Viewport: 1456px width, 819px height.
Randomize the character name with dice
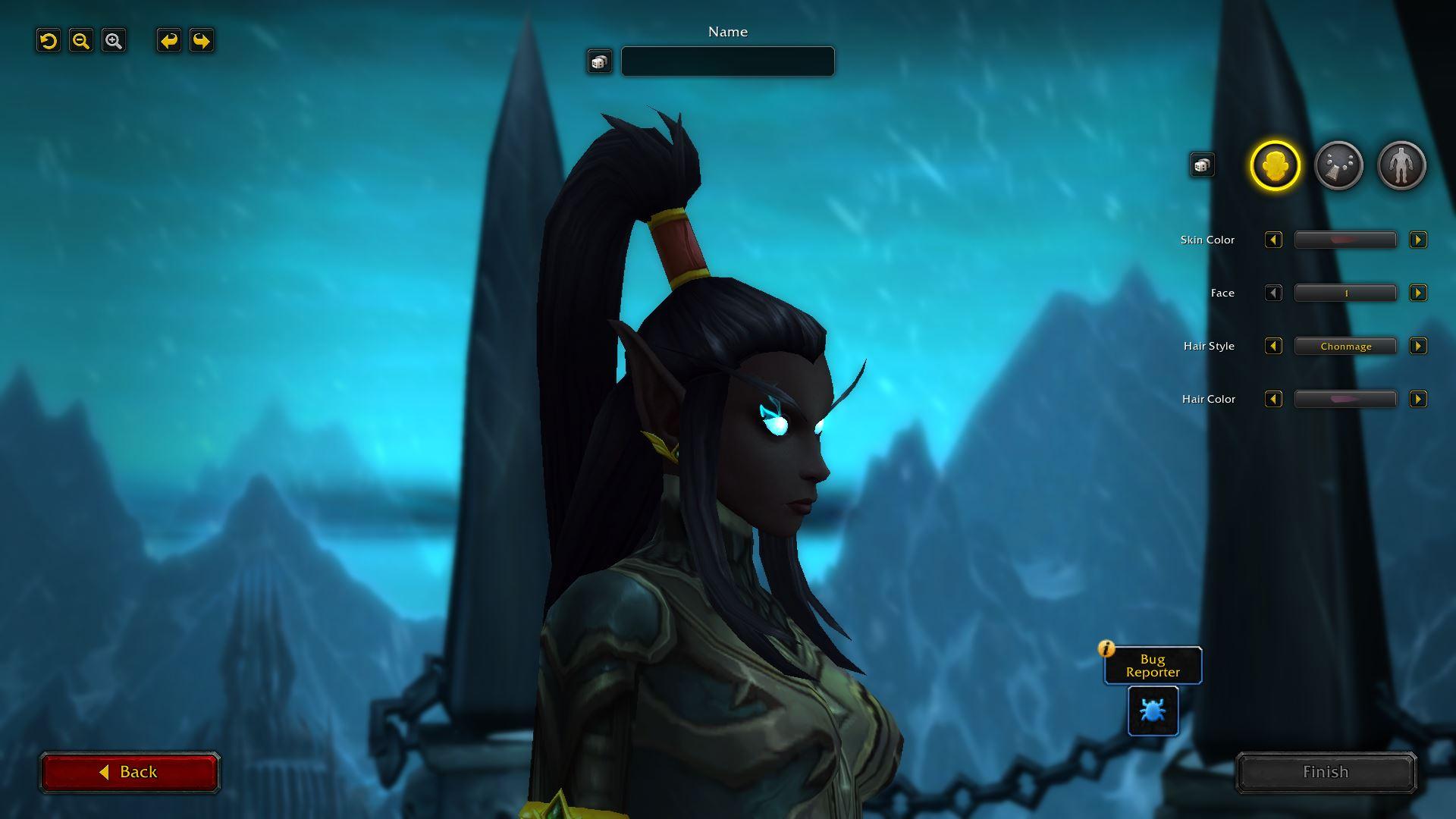599,61
